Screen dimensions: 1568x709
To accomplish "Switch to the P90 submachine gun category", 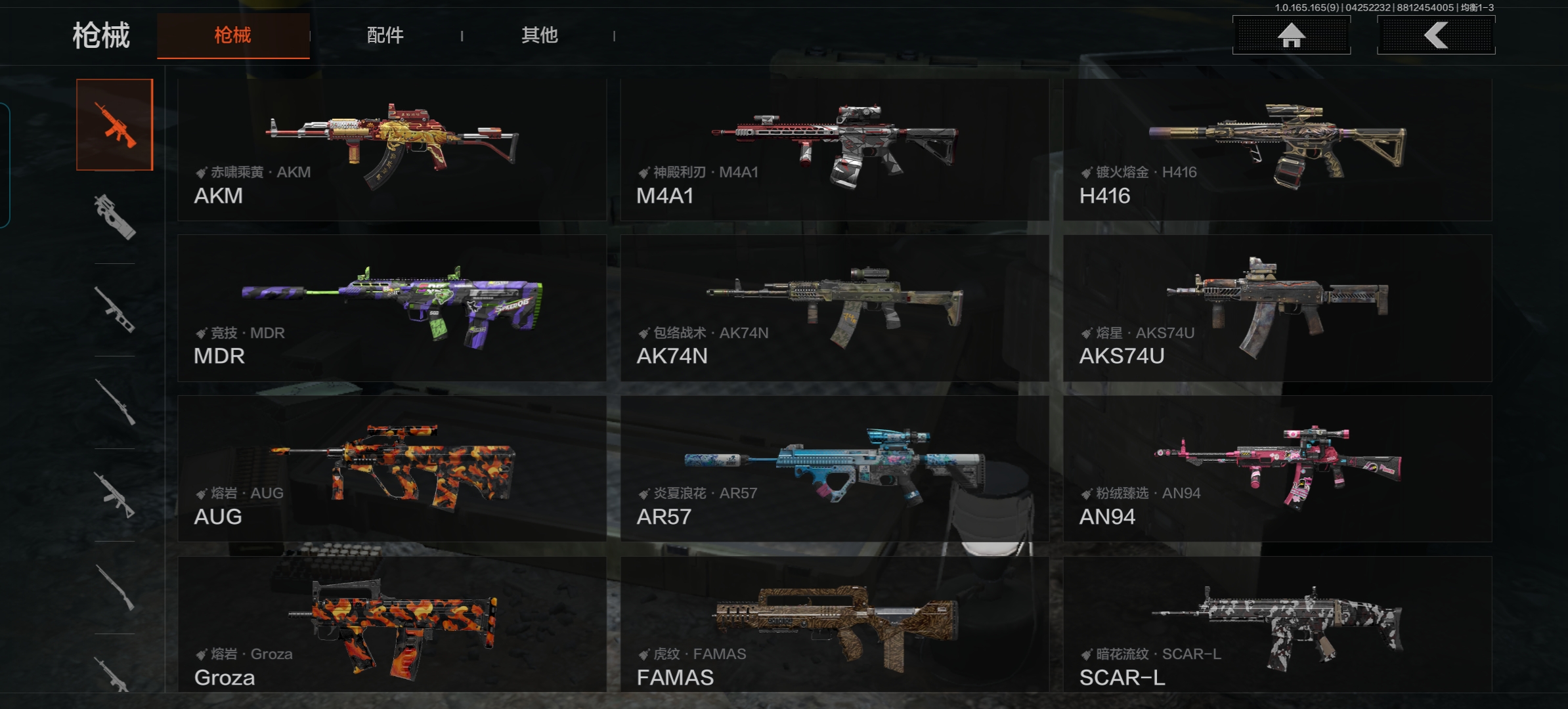I will coord(115,217).
